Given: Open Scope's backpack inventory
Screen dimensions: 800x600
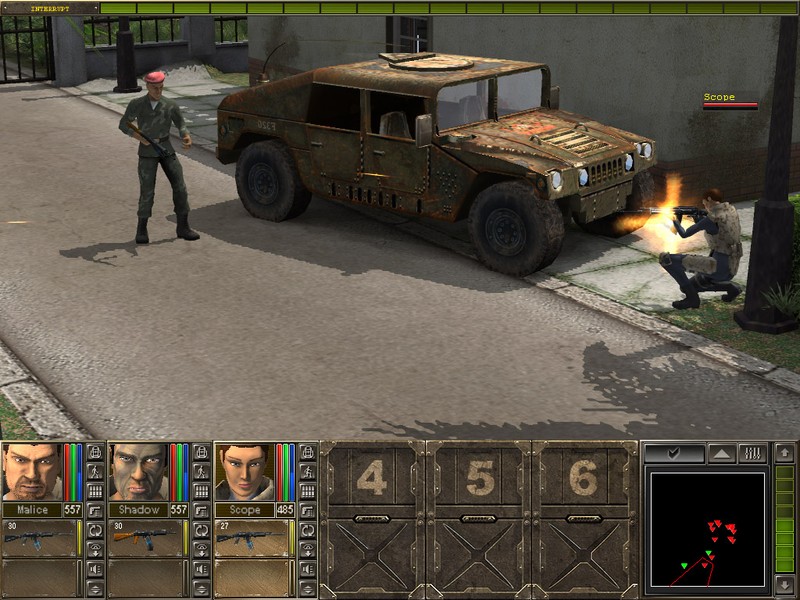Looking at the screenshot, I should coord(309,452).
